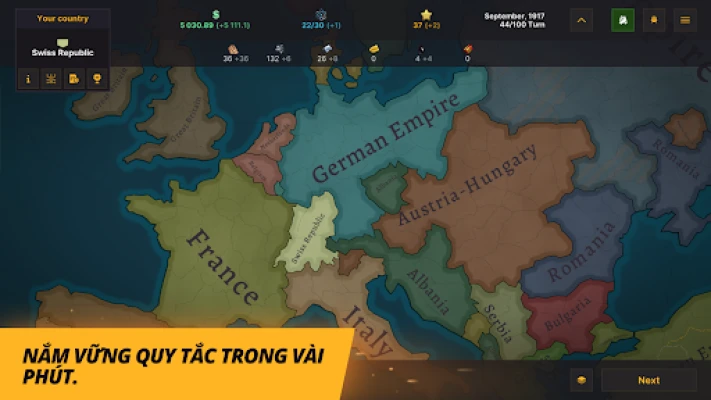This screenshot has height=400, width=711.
Task: Open the gold star prestige icon
Action: click(426, 14)
